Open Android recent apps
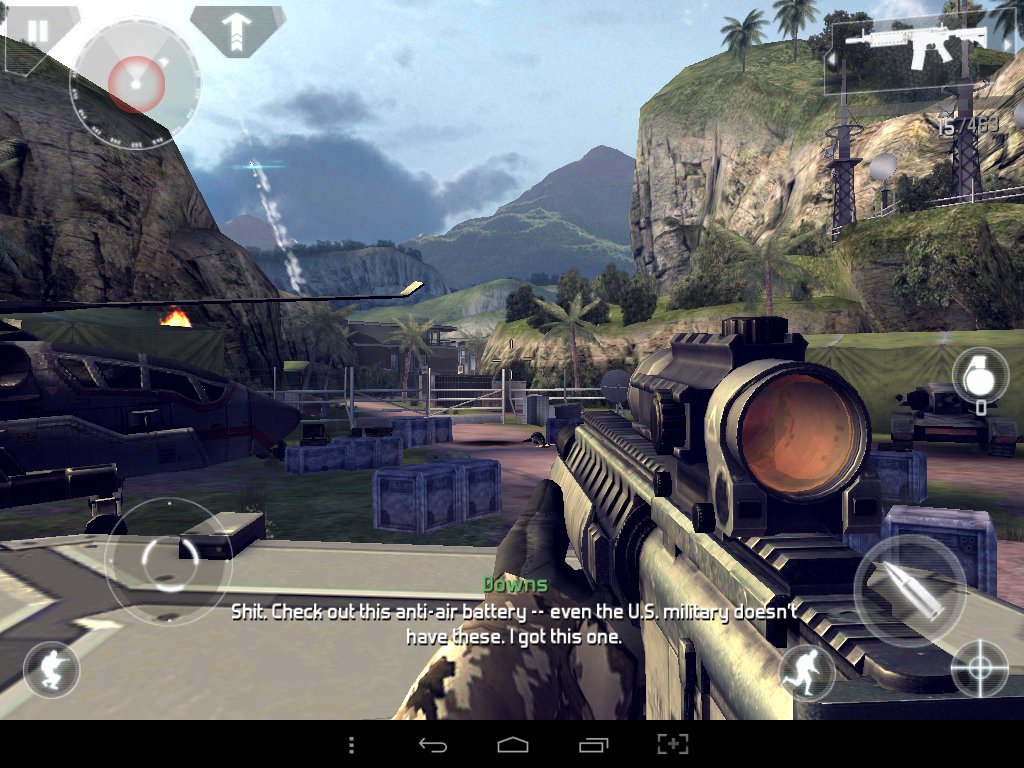This screenshot has width=1024, height=768. pos(593,745)
